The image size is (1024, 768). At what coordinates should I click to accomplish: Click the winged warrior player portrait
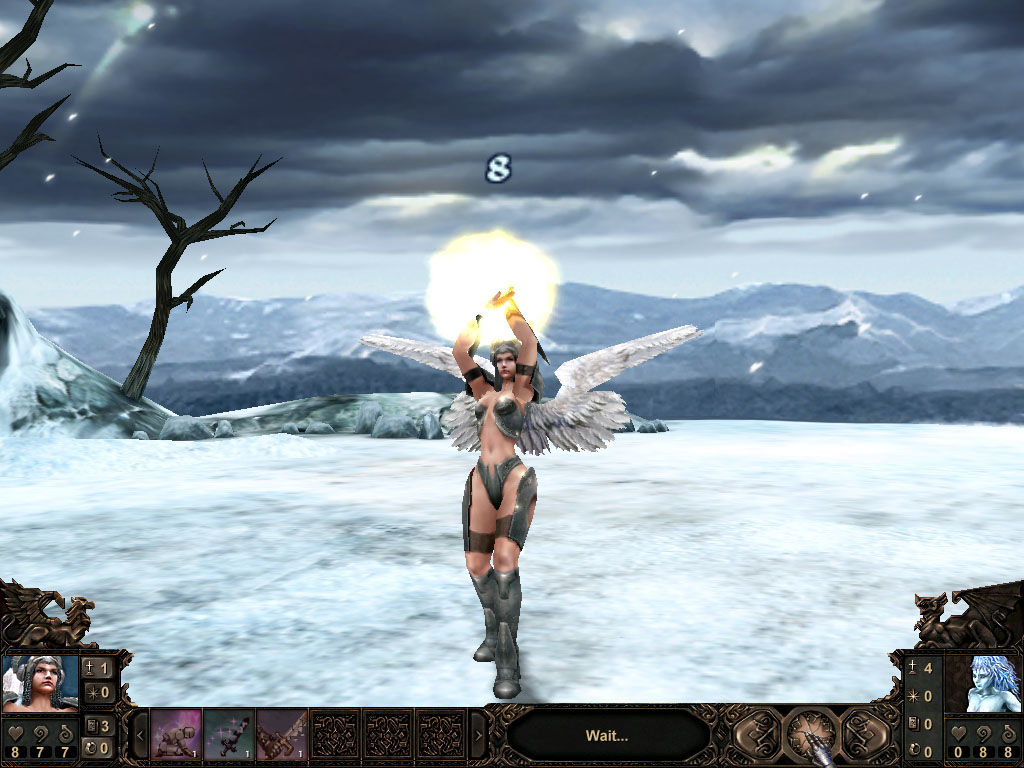(41, 682)
